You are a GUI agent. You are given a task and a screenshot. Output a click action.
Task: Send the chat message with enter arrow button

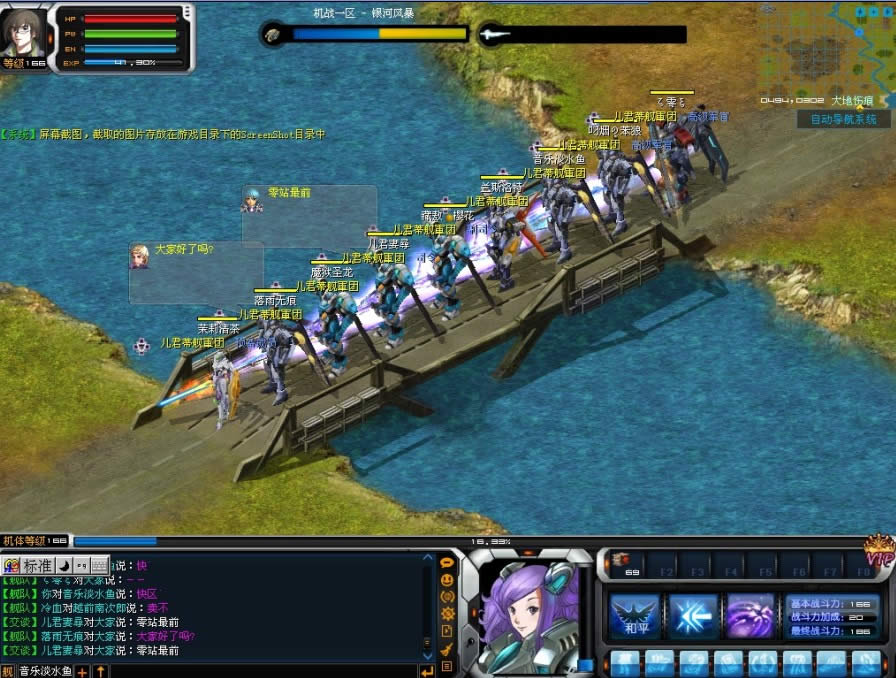tap(427, 671)
